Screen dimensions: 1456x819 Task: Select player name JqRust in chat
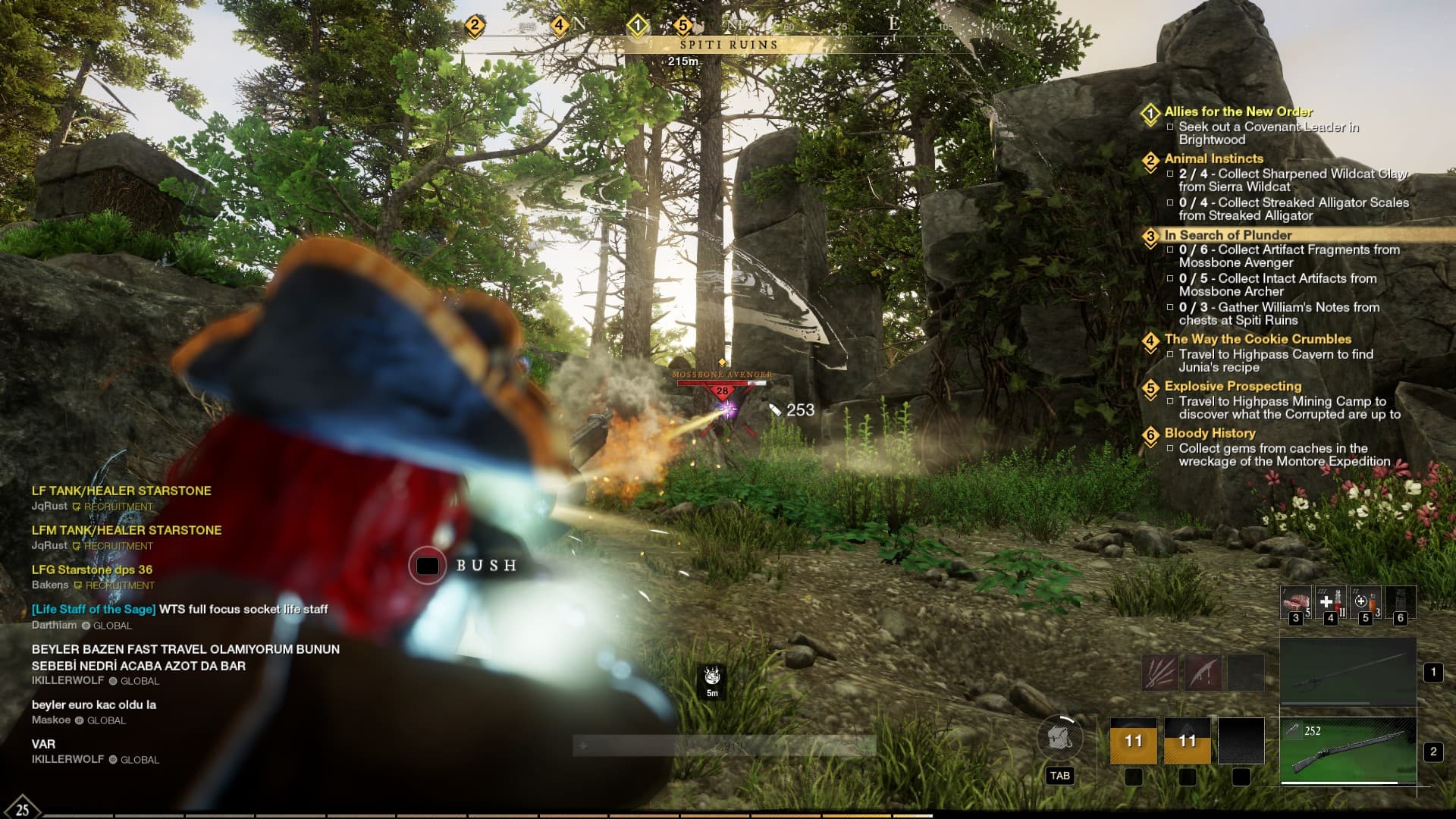[x=49, y=506]
